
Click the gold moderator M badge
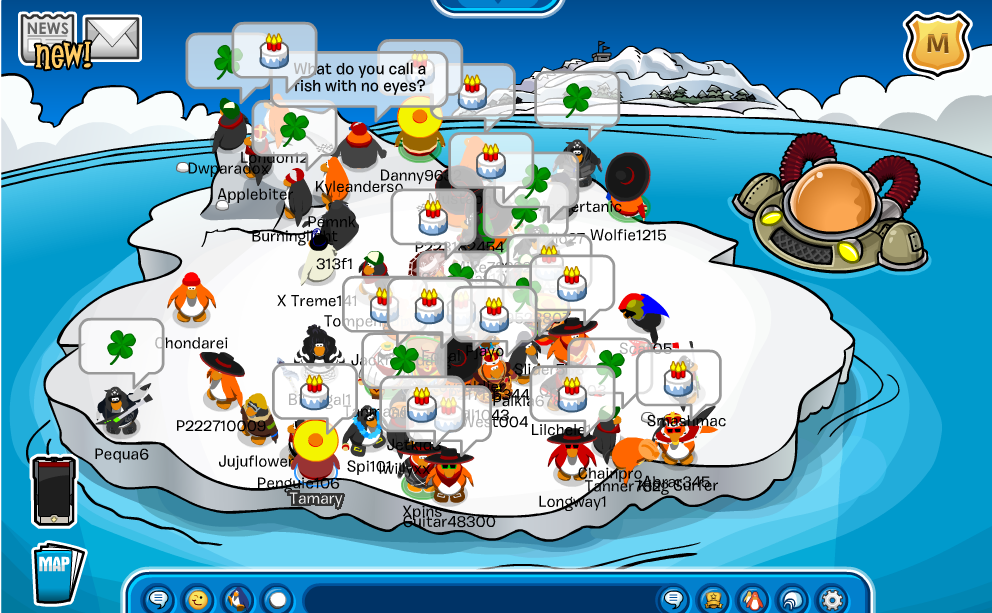point(937,44)
